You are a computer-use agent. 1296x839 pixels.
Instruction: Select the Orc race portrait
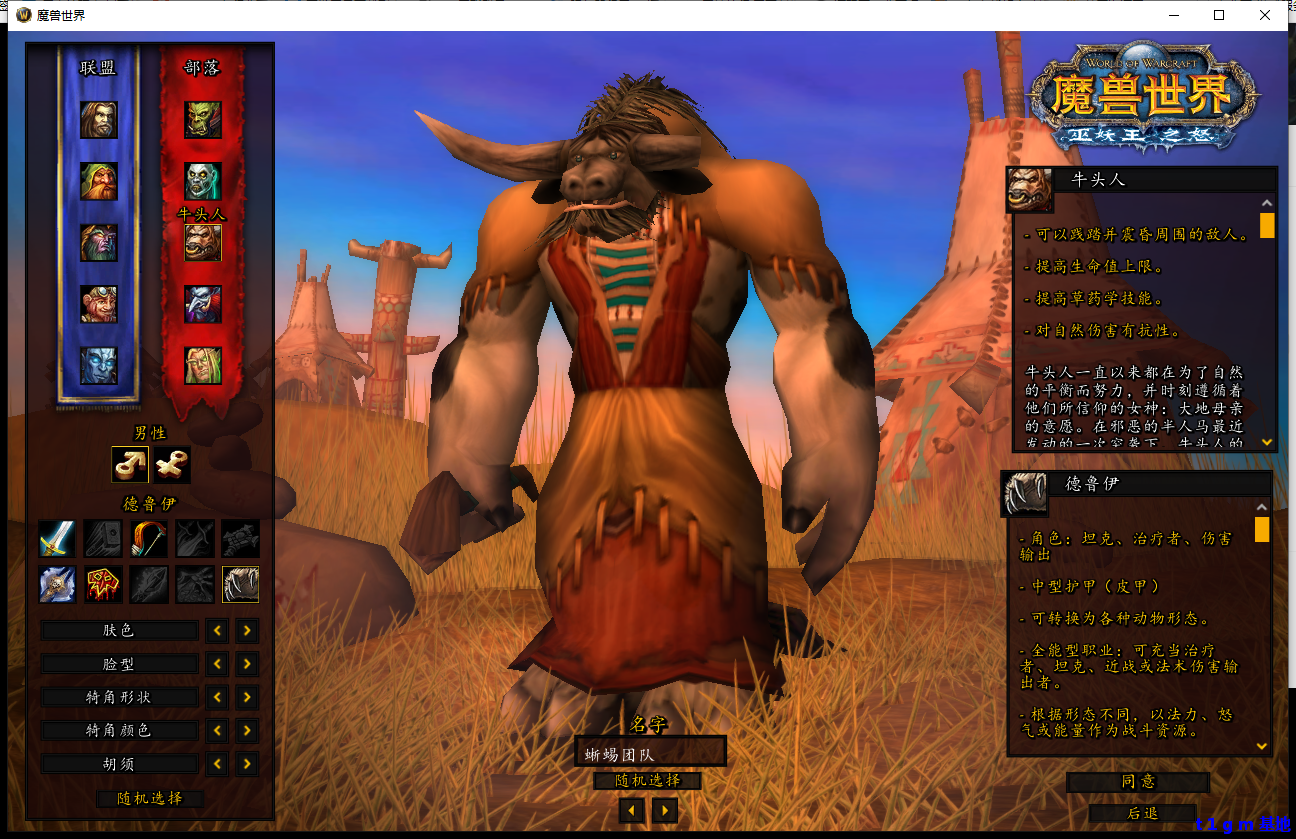[x=200, y=119]
